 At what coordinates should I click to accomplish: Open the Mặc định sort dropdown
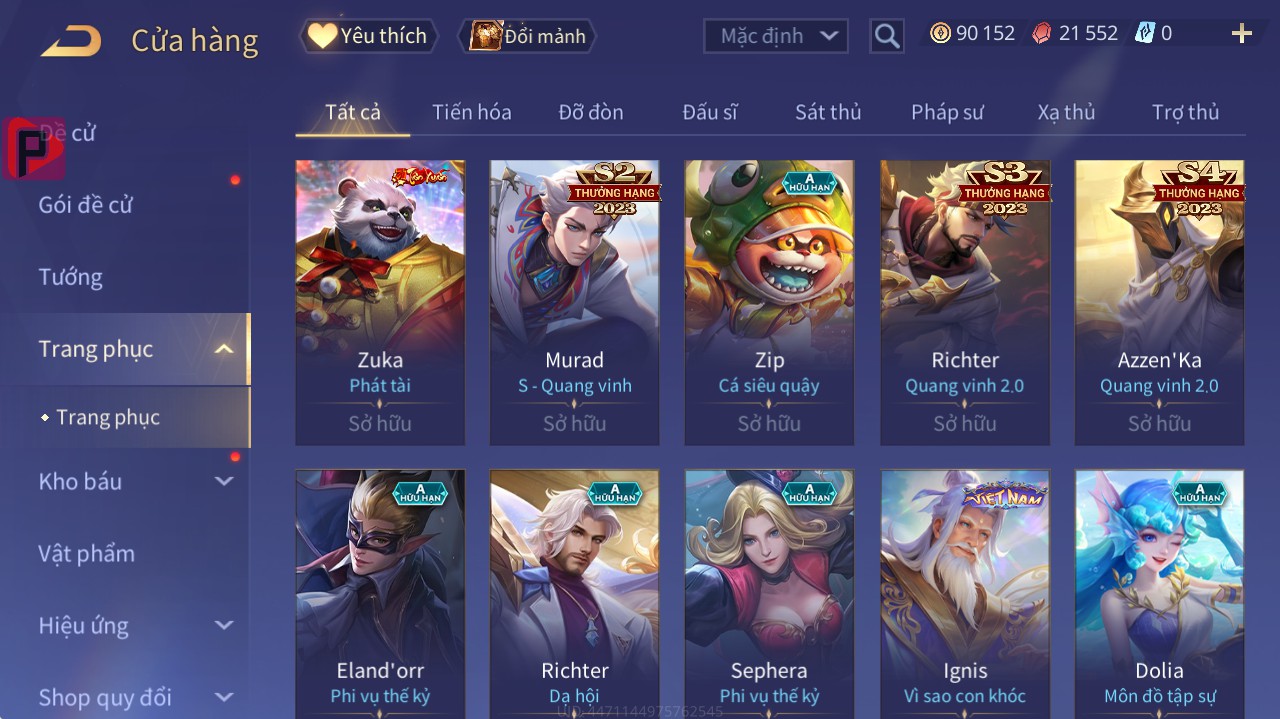tap(776, 36)
